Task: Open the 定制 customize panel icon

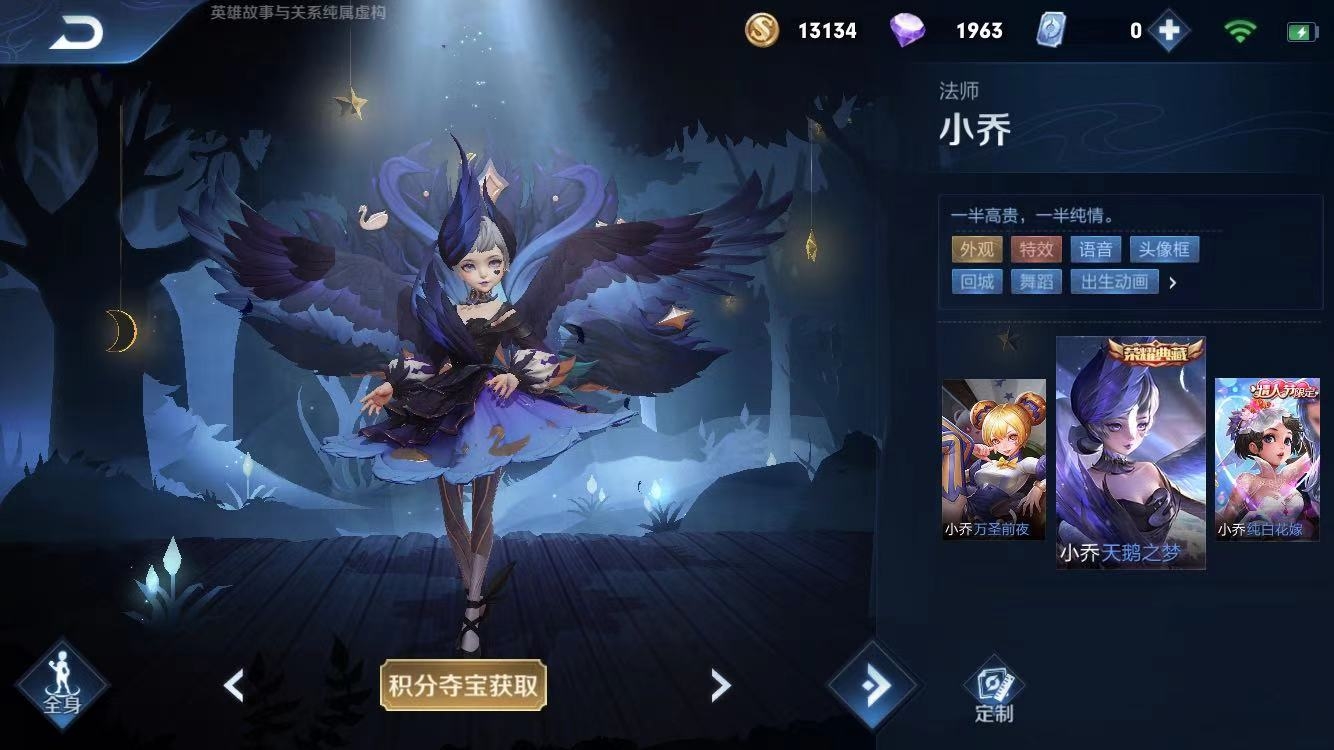Action: 991,685
